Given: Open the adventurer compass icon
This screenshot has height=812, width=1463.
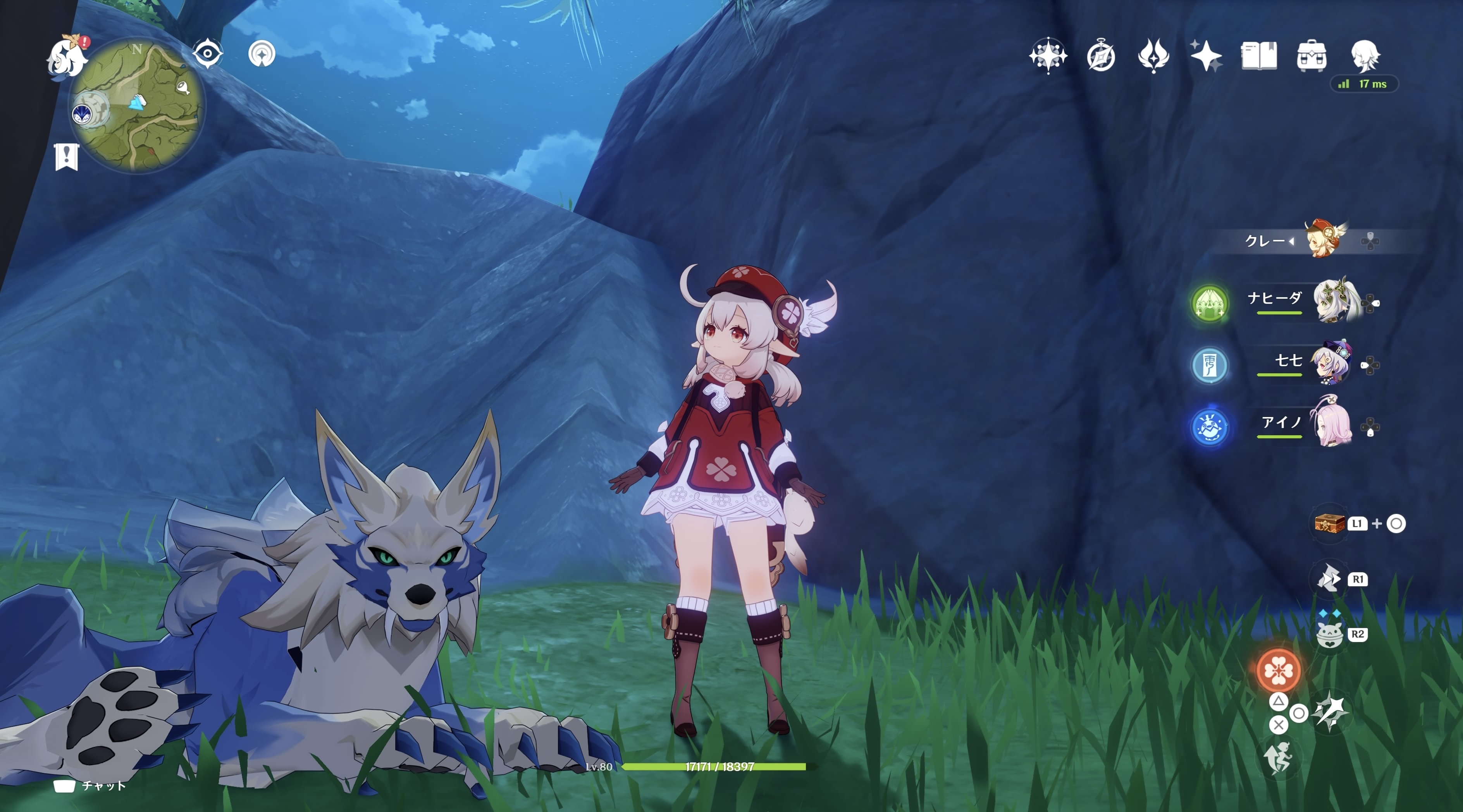Looking at the screenshot, I should (x=1101, y=56).
